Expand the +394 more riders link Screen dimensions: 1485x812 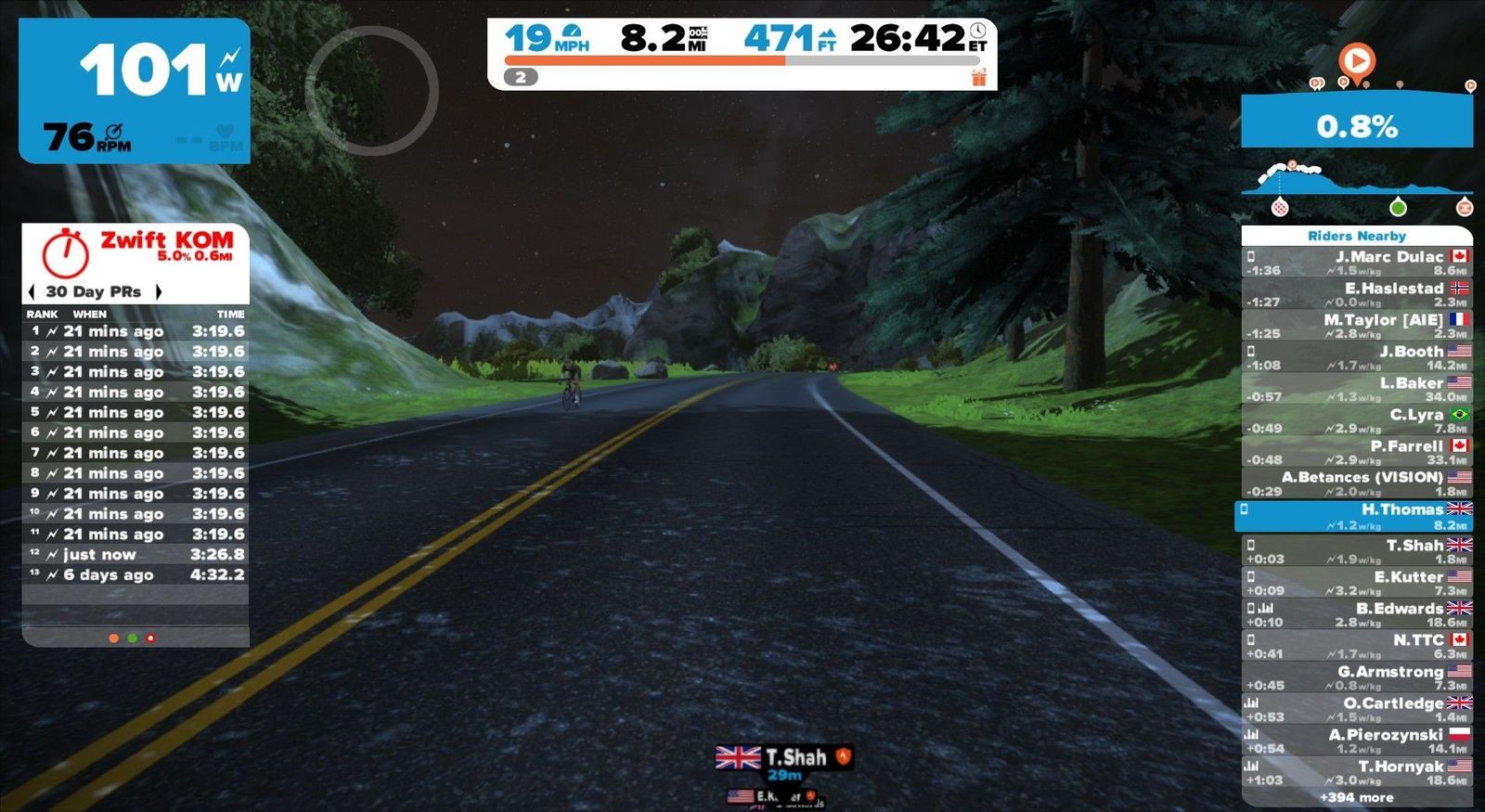(x=1356, y=797)
